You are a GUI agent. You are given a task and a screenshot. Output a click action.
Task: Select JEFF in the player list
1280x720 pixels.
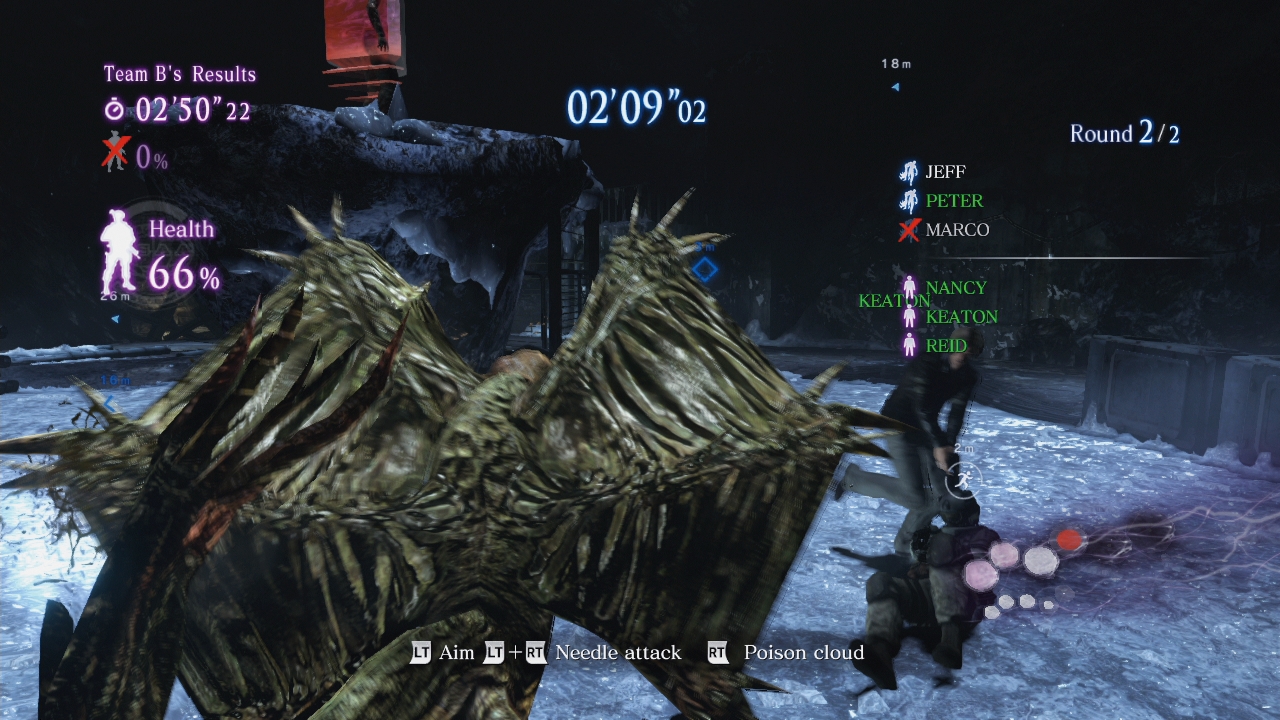(944, 172)
